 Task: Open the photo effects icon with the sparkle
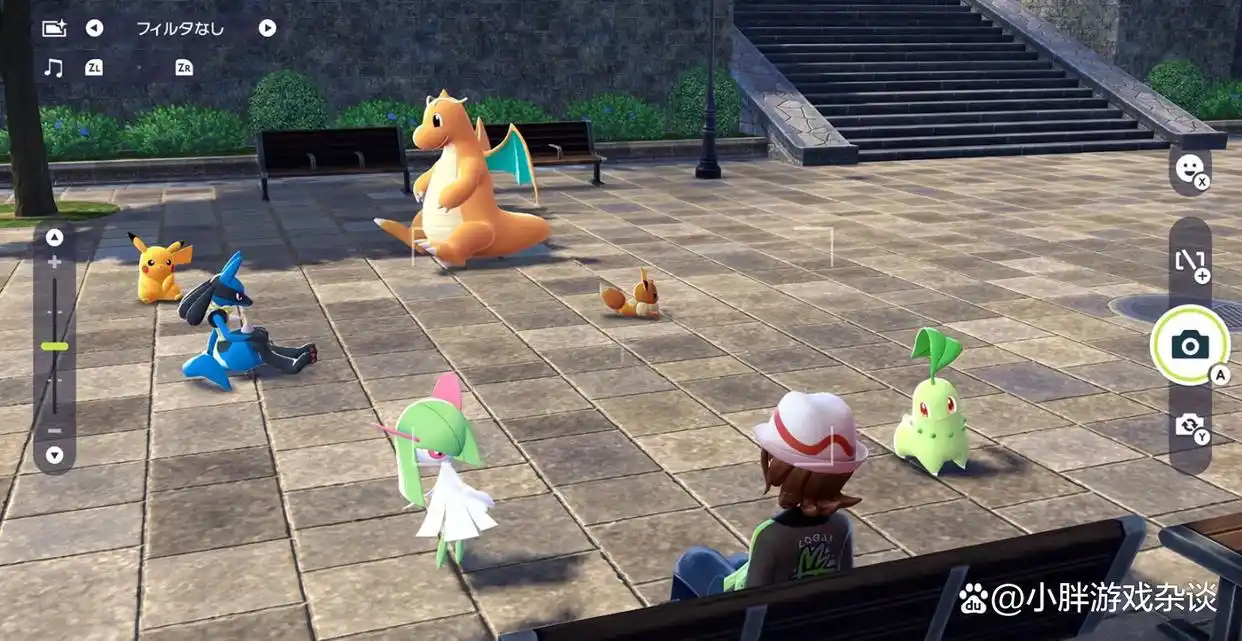pyautogui.click(x=54, y=28)
